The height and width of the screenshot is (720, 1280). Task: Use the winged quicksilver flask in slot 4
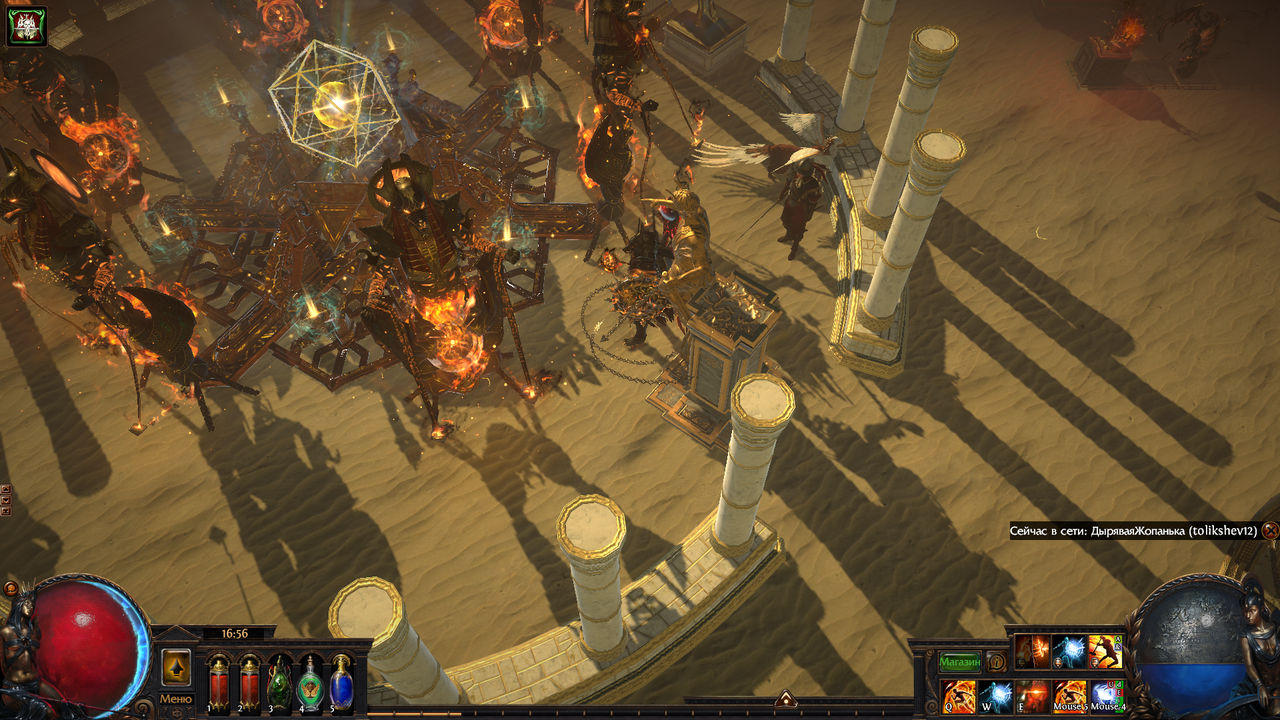(311, 681)
